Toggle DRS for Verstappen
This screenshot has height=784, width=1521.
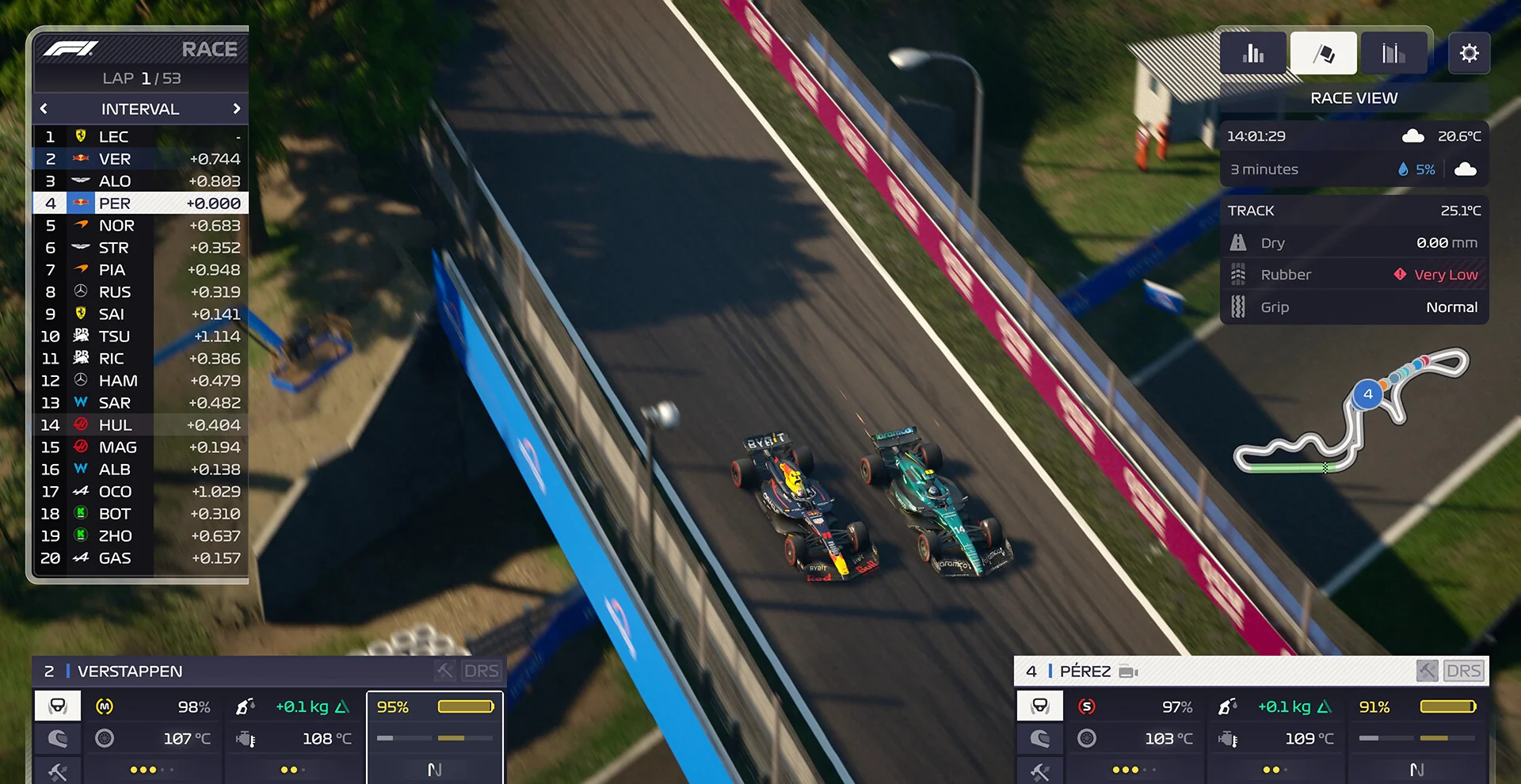click(x=482, y=671)
